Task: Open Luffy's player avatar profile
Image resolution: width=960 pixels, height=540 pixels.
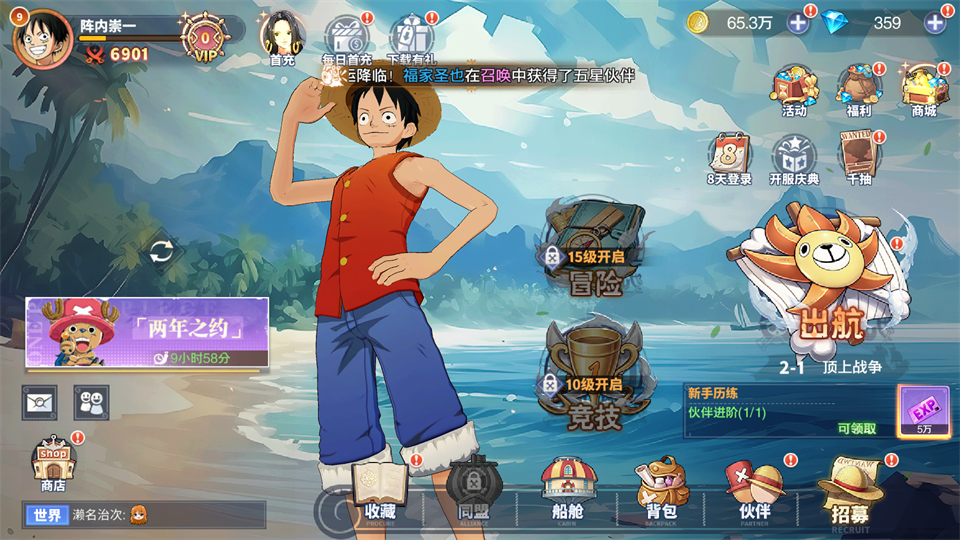Action: click(x=42, y=38)
